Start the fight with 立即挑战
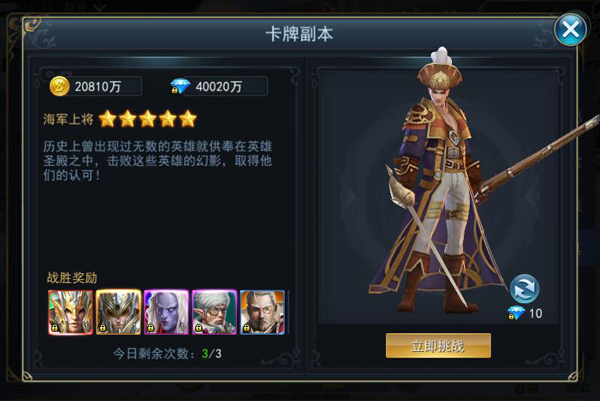This screenshot has width=600, height=401. click(x=438, y=346)
